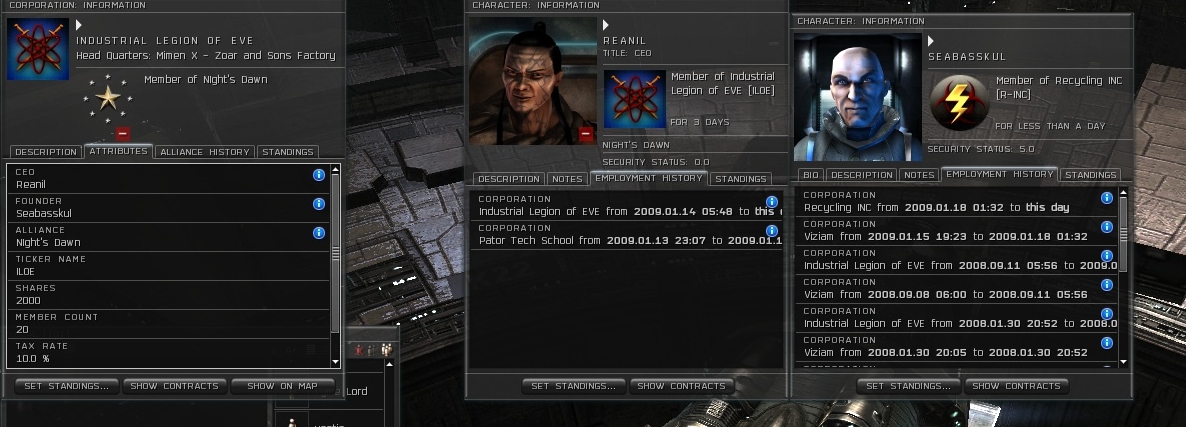Image resolution: width=1186 pixels, height=427 pixels.
Task: View info for CEO Reanil row
Action: click(x=319, y=175)
